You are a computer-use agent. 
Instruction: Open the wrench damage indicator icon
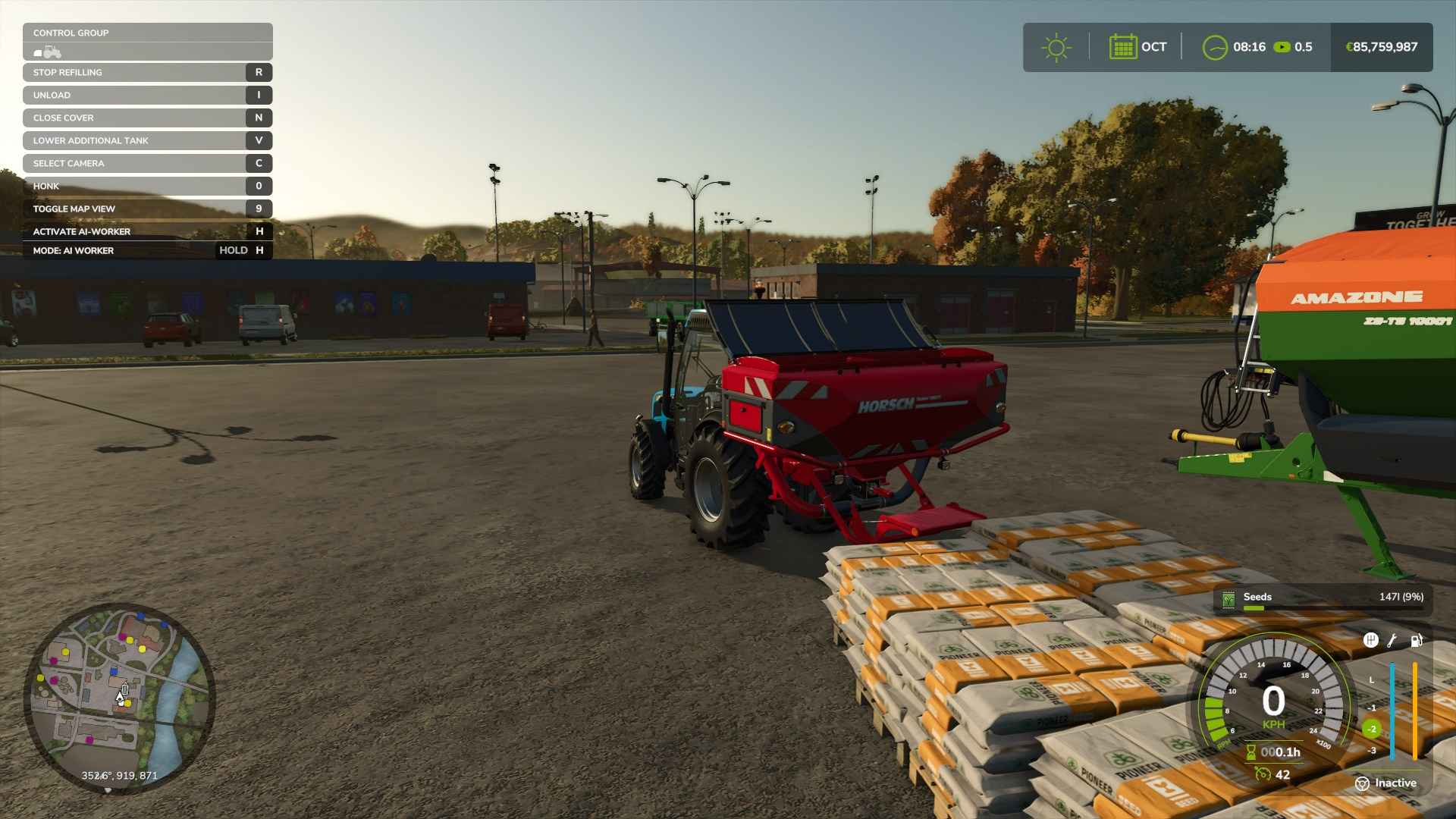tap(1392, 640)
